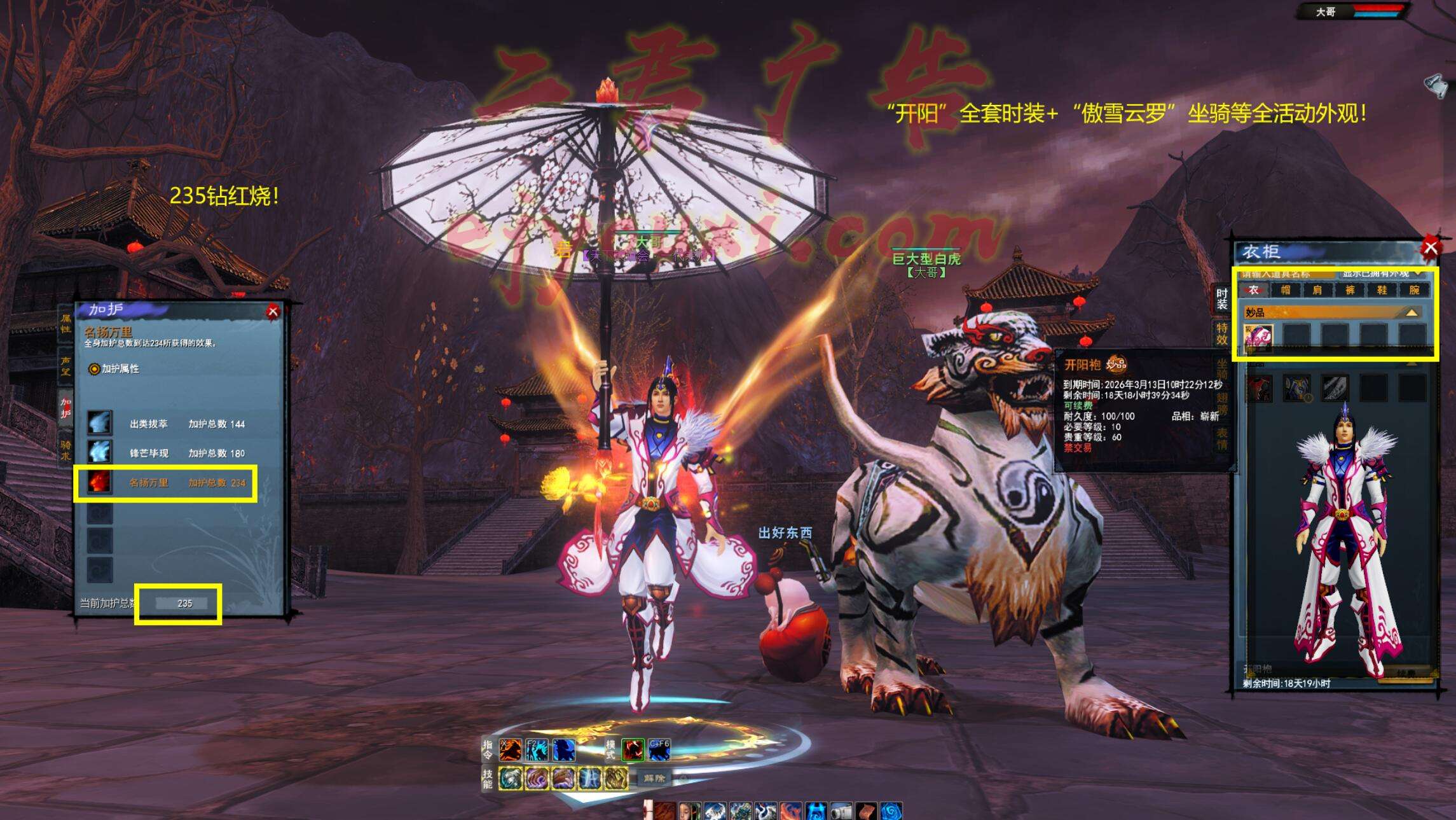
Task: Choose the 鞋 shoes category tab
Action: pos(1382,290)
